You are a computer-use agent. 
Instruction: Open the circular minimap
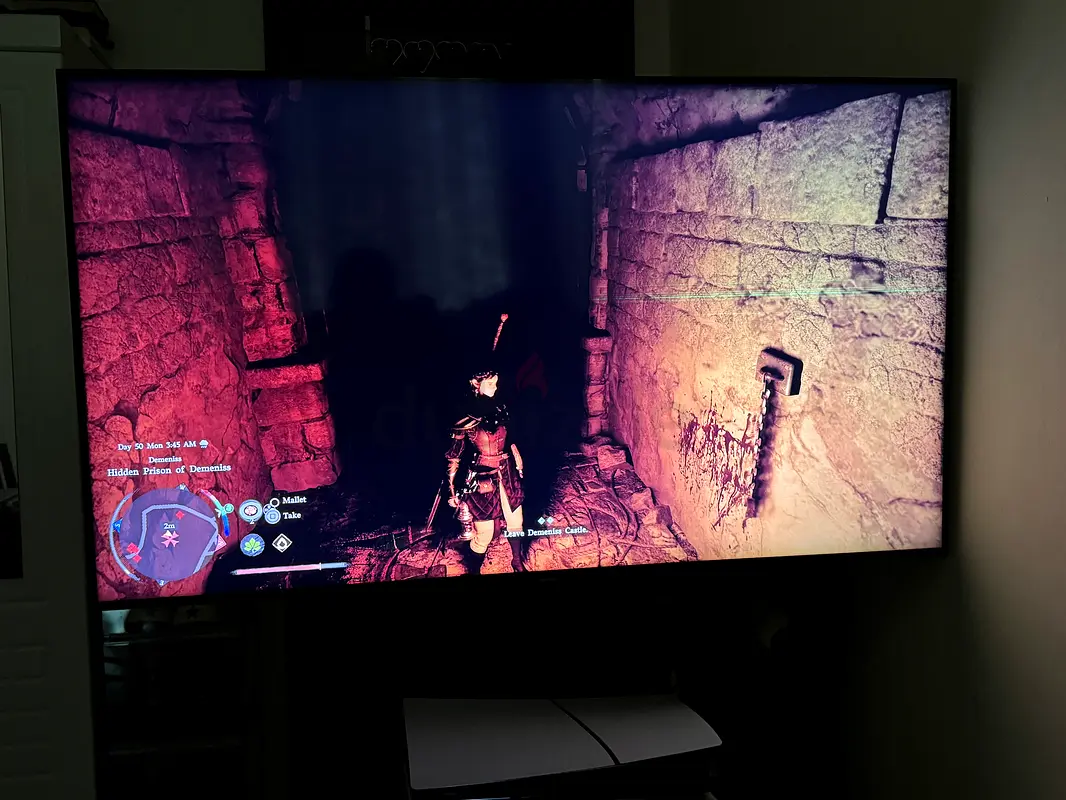(x=167, y=533)
